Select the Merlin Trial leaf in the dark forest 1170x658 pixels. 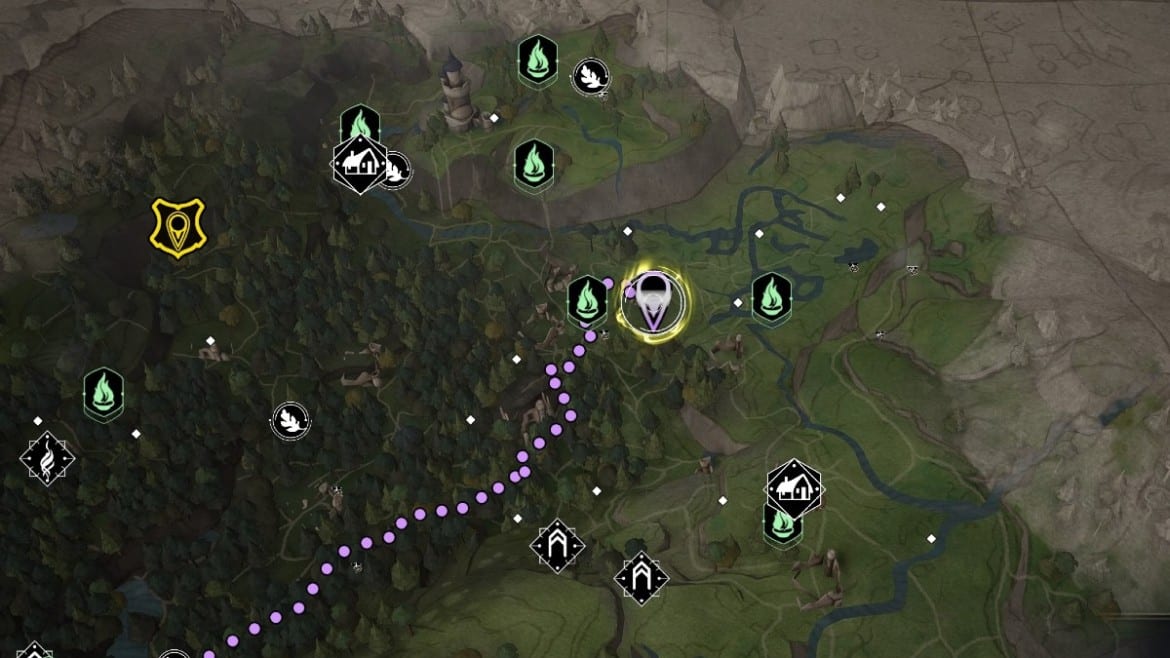pos(290,420)
